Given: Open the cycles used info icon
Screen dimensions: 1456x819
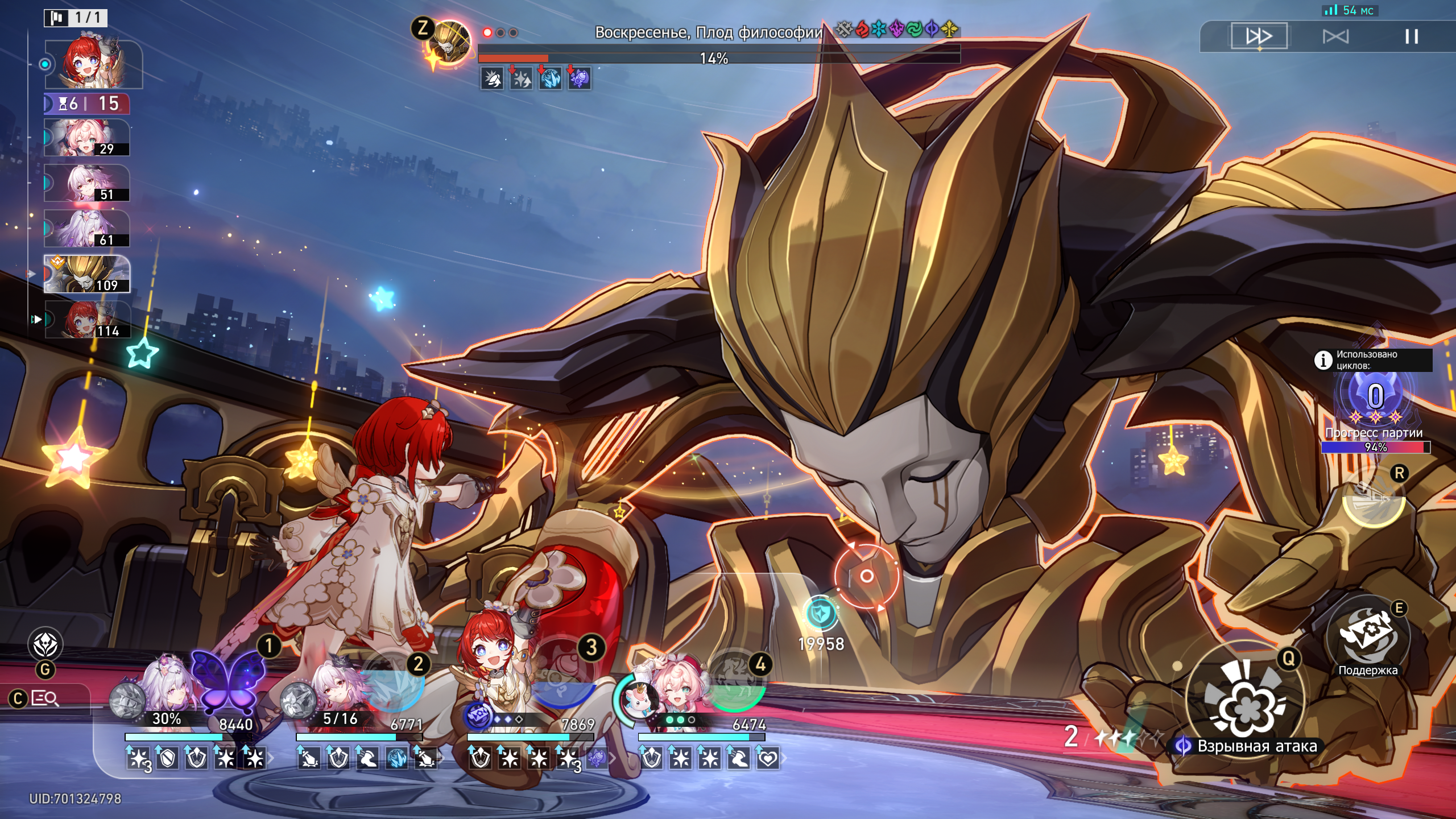Looking at the screenshot, I should (x=1323, y=359).
